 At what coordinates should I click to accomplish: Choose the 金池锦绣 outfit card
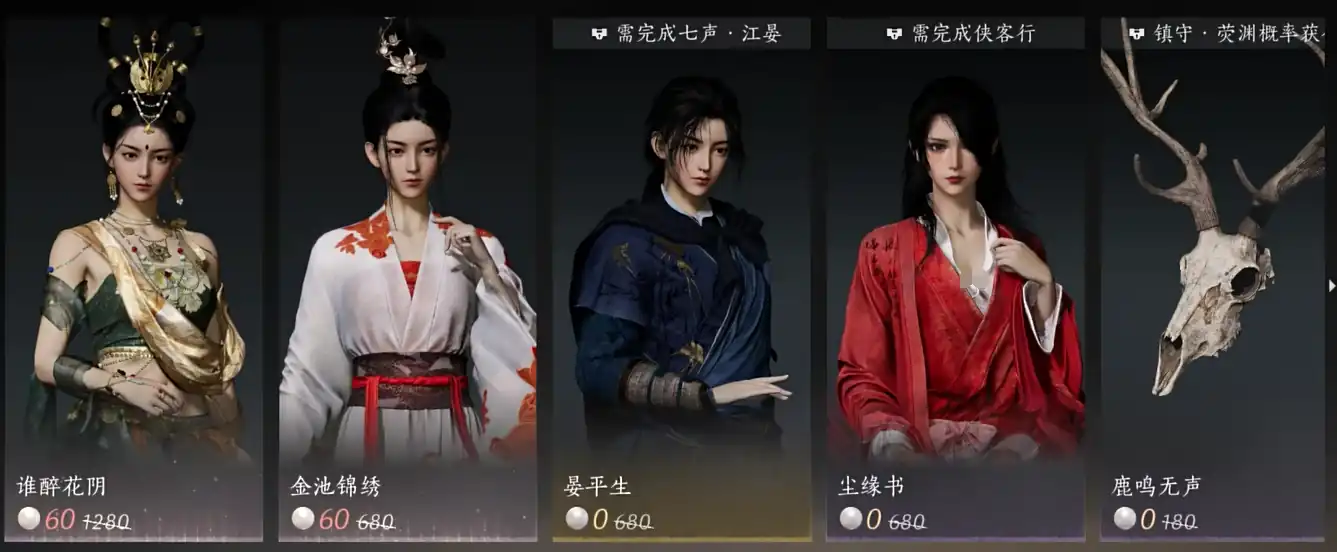(407, 280)
